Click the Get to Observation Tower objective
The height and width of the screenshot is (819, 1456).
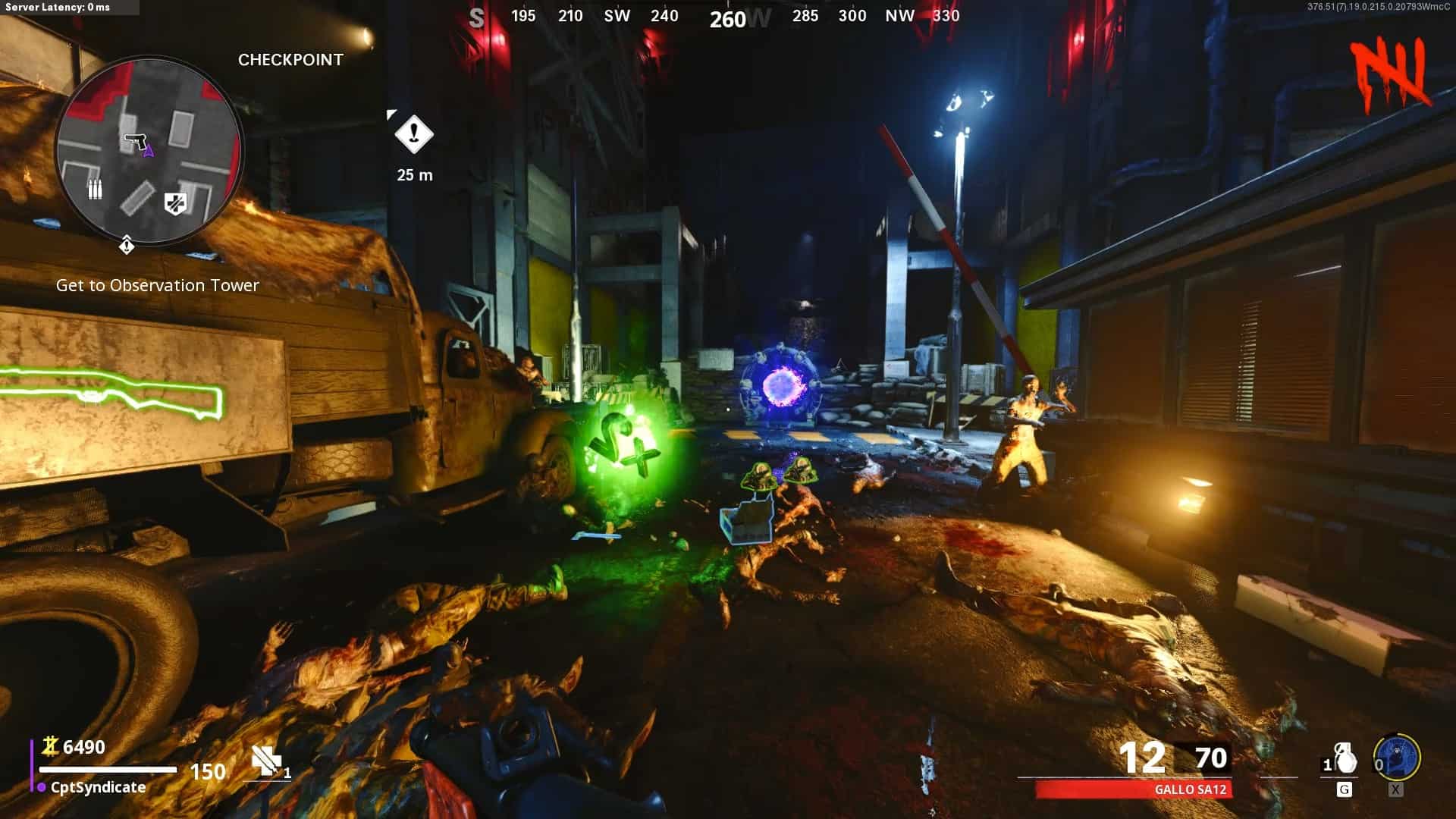(x=158, y=285)
